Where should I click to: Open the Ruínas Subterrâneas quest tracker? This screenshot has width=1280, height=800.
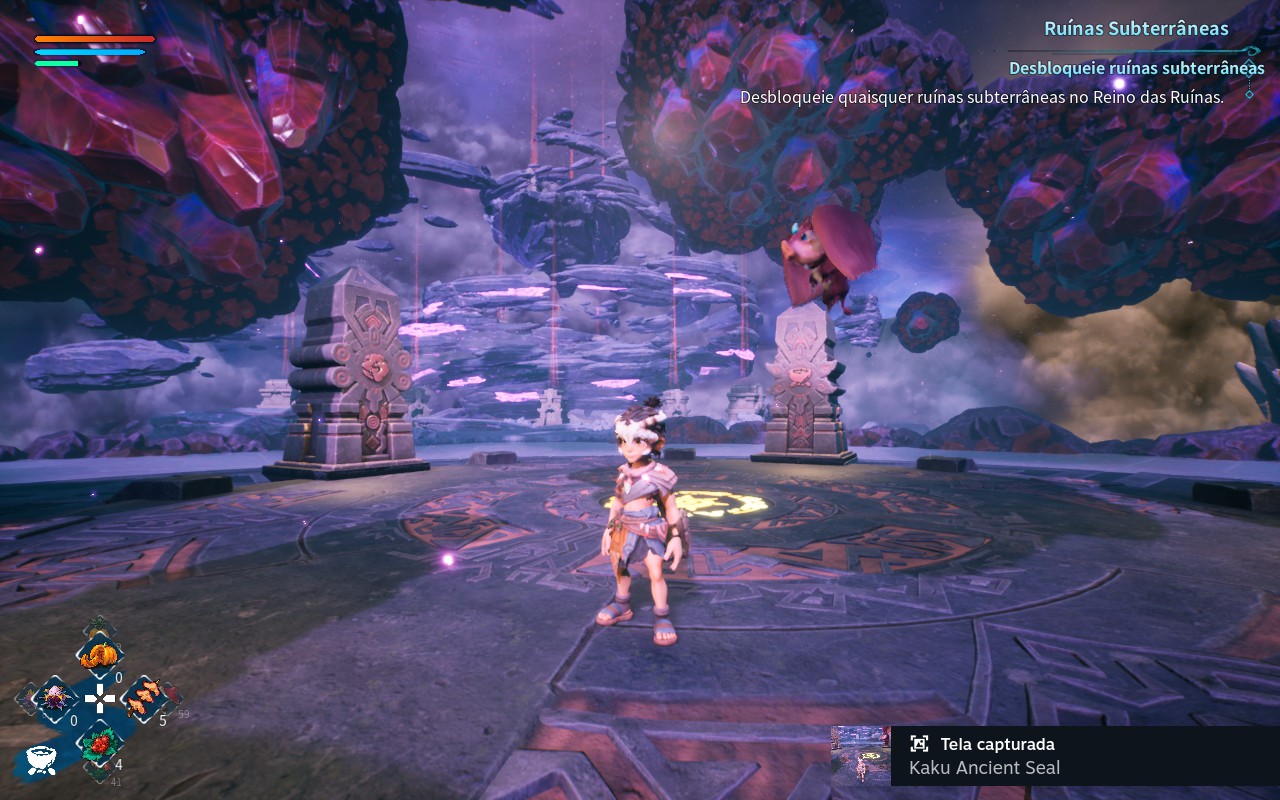coord(1136,28)
